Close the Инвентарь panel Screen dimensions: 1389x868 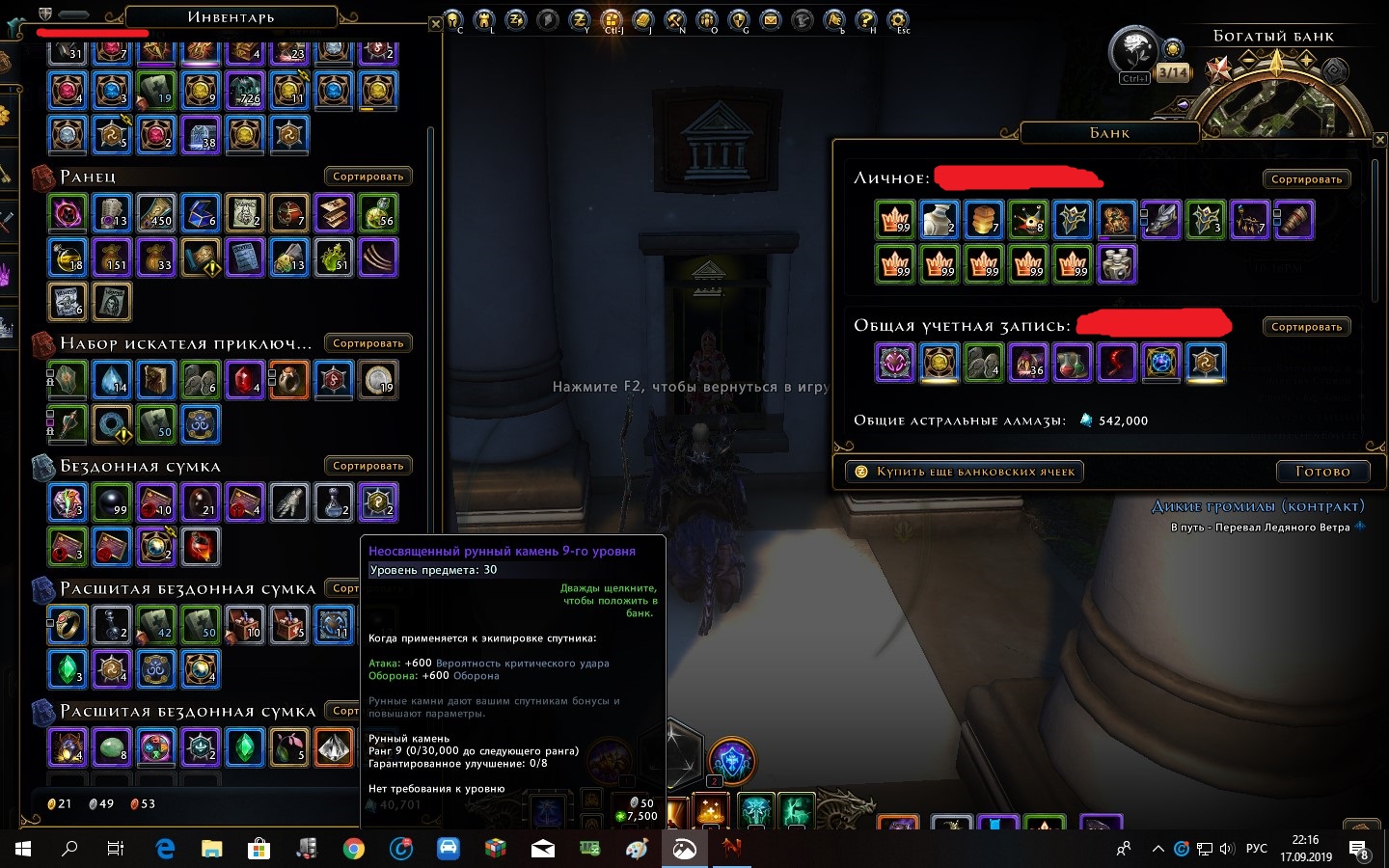(x=435, y=24)
